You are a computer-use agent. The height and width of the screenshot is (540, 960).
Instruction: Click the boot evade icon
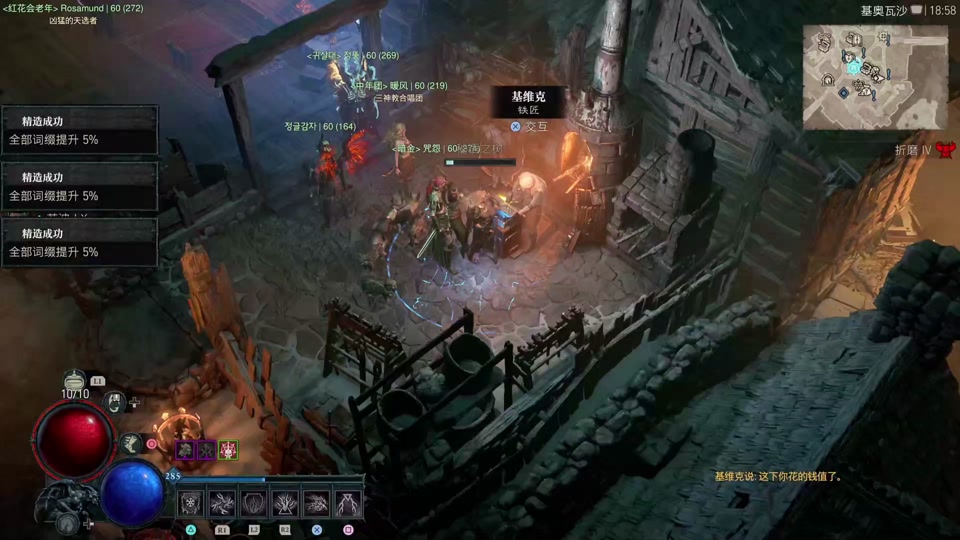tap(131, 443)
